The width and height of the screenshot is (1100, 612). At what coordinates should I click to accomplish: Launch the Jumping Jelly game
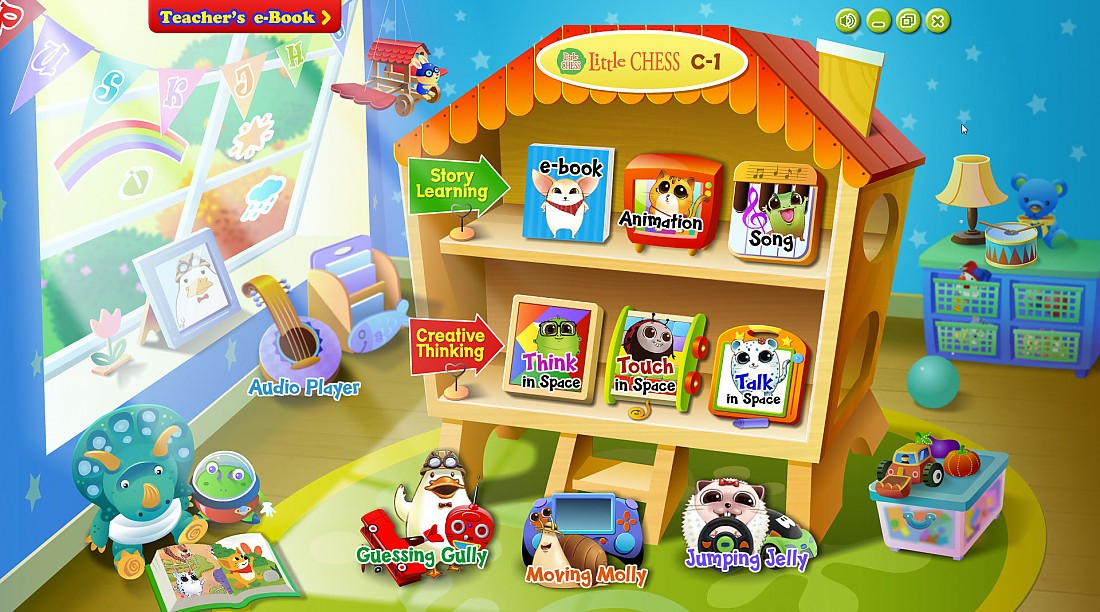(746, 525)
